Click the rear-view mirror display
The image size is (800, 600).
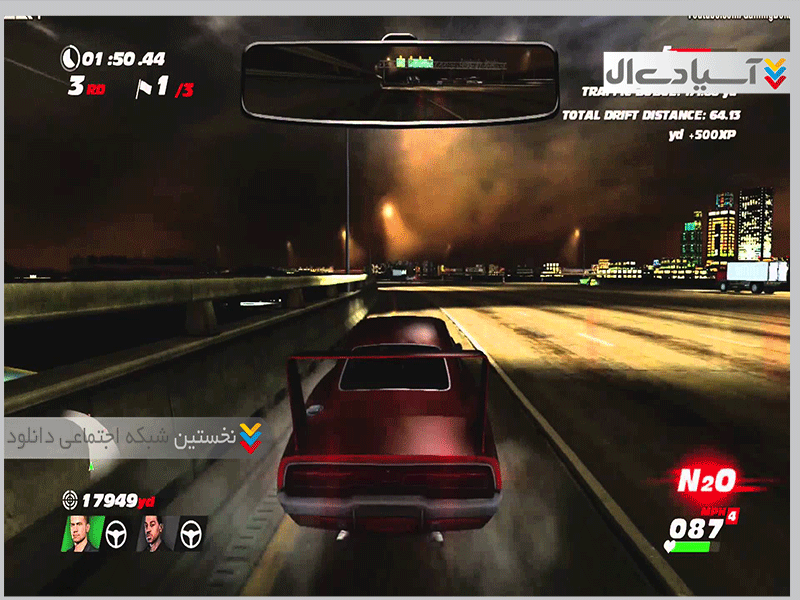click(x=401, y=82)
